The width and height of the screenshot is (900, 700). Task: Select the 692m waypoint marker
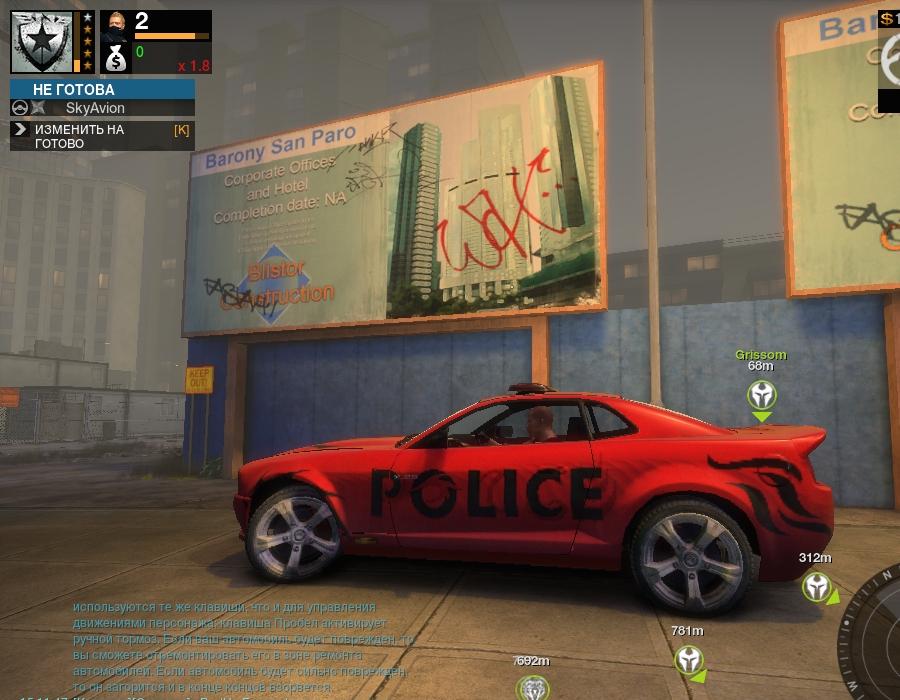click(x=532, y=688)
